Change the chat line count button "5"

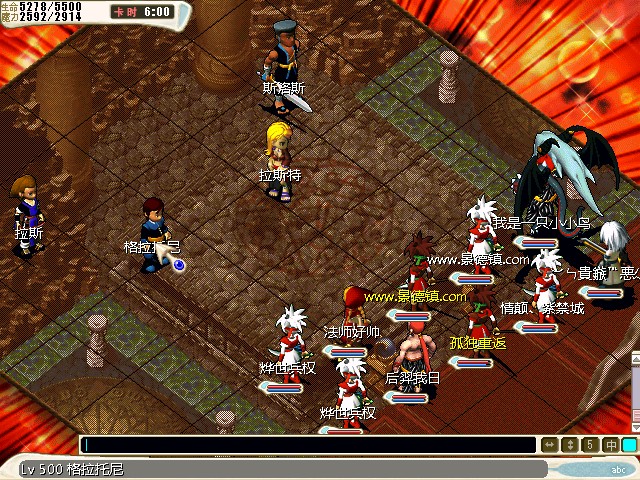(x=589, y=445)
